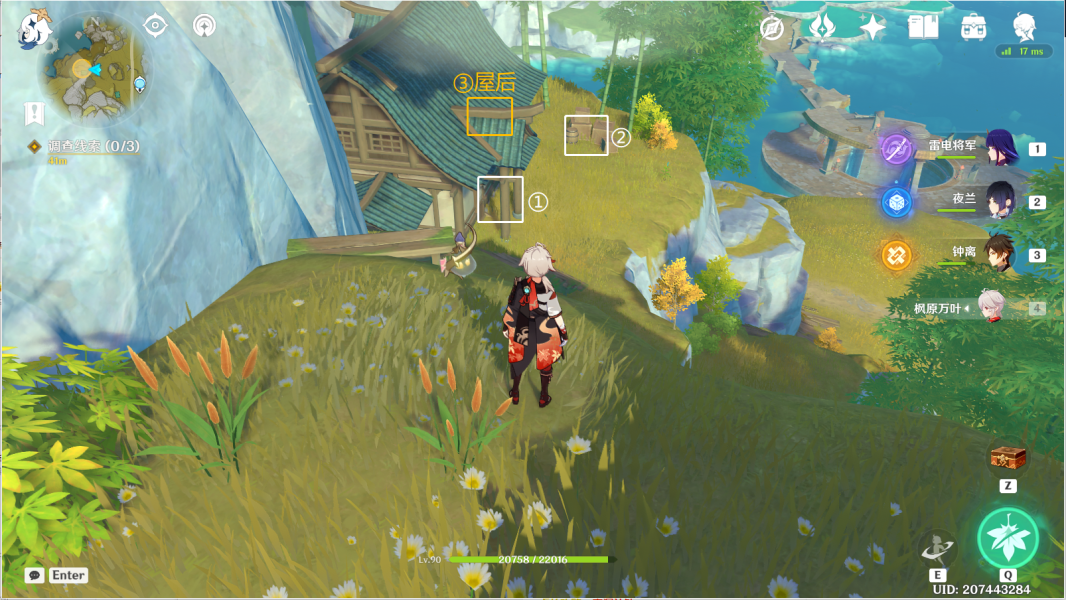Unleash the glowing maple leaf elemental burst
This screenshot has height=600, width=1066.
pos(1008,538)
